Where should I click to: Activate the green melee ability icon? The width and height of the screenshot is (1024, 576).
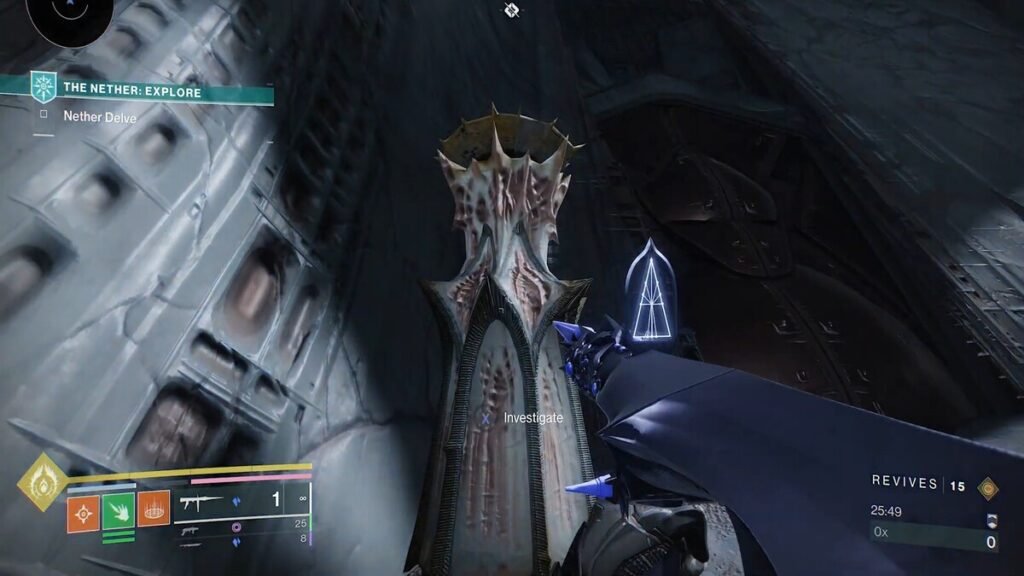(x=119, y=511)
